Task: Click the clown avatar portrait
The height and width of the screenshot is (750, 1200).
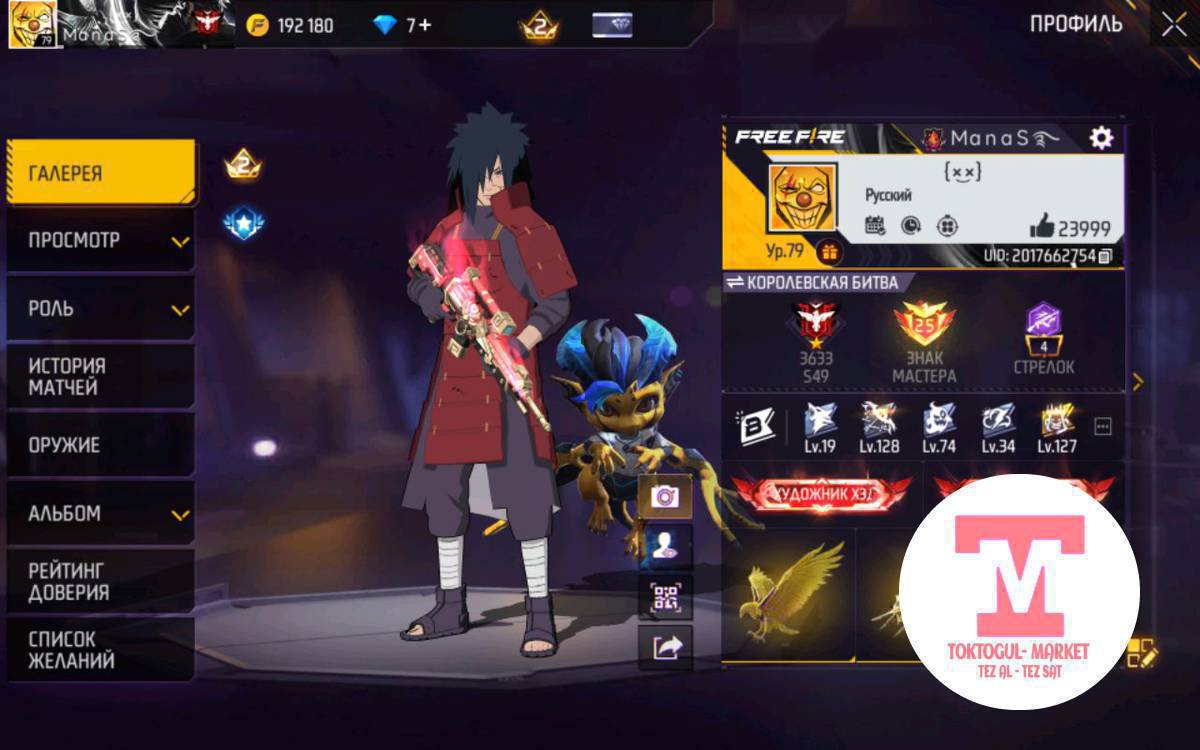Action: coord(801,198)
